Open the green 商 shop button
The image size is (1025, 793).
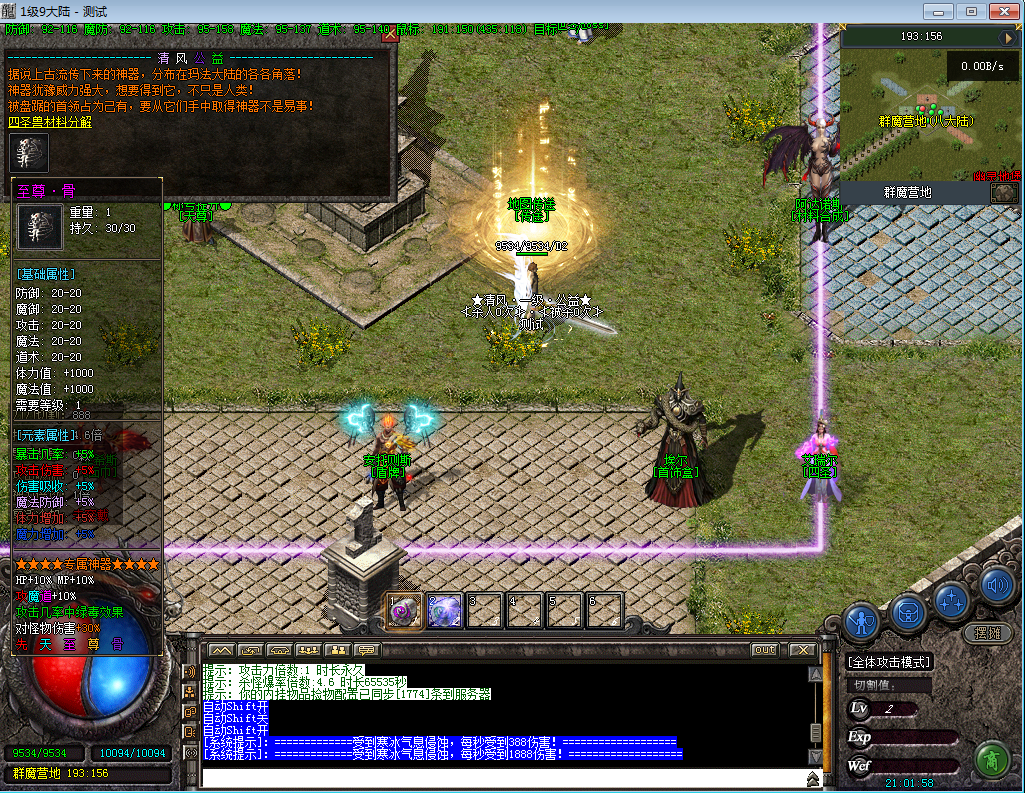(x=993, y=761)
